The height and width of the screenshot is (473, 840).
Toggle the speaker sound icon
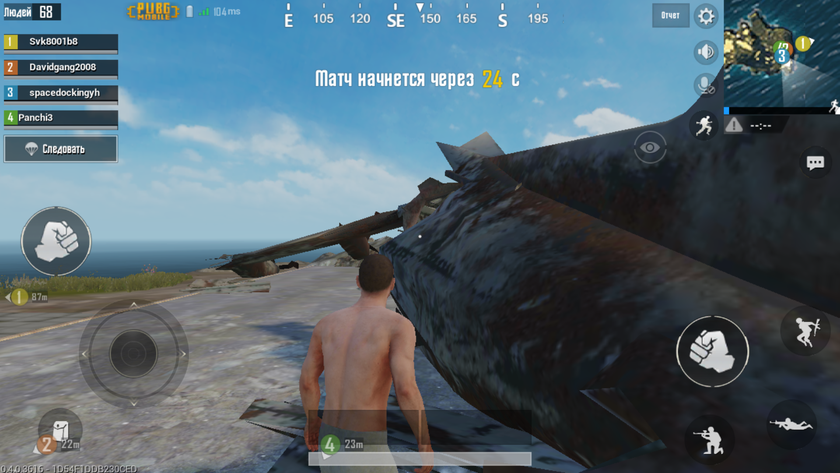pyautogui.click(x=706, y=52)
